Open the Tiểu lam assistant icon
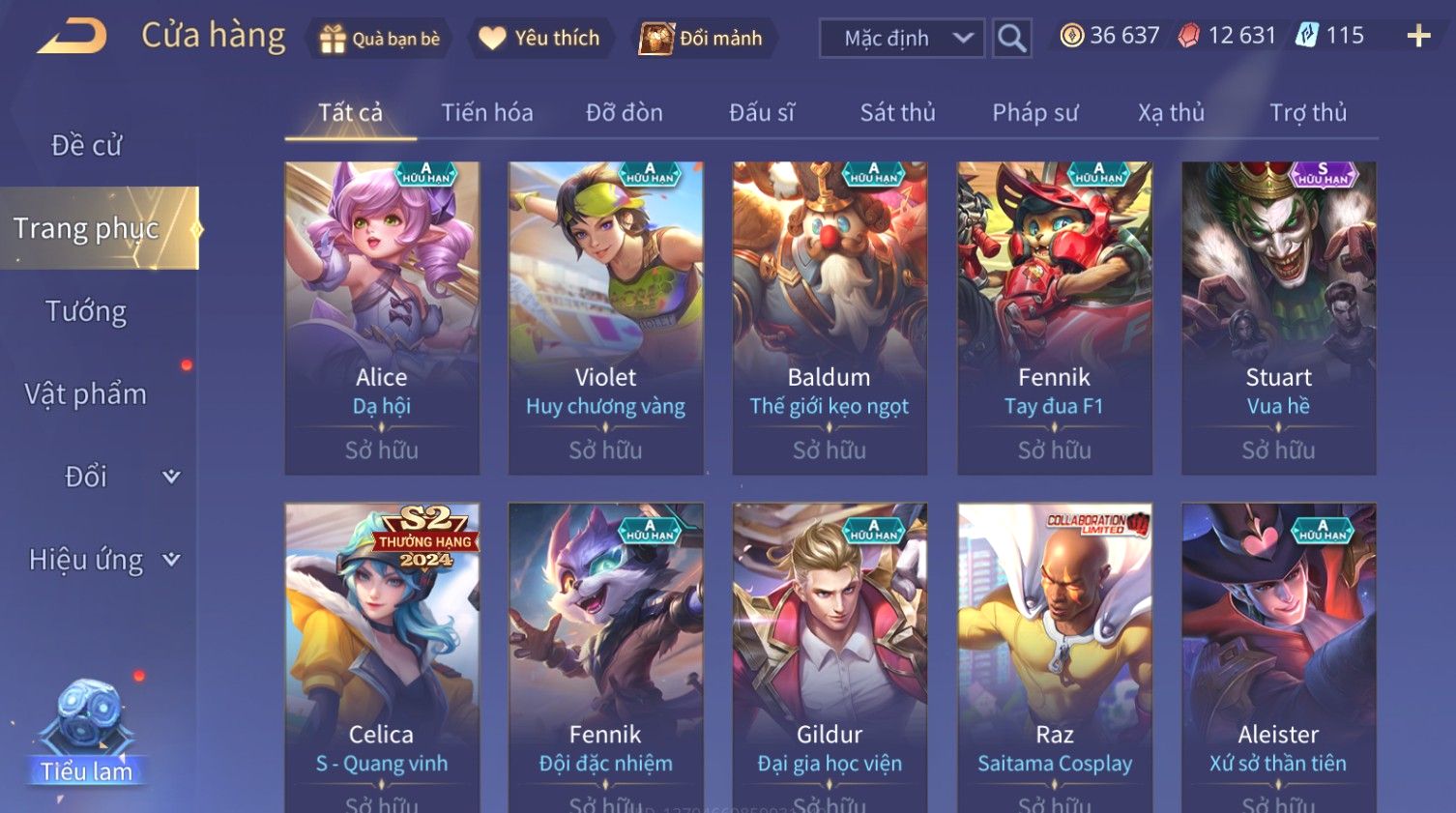 pos(87,735)
